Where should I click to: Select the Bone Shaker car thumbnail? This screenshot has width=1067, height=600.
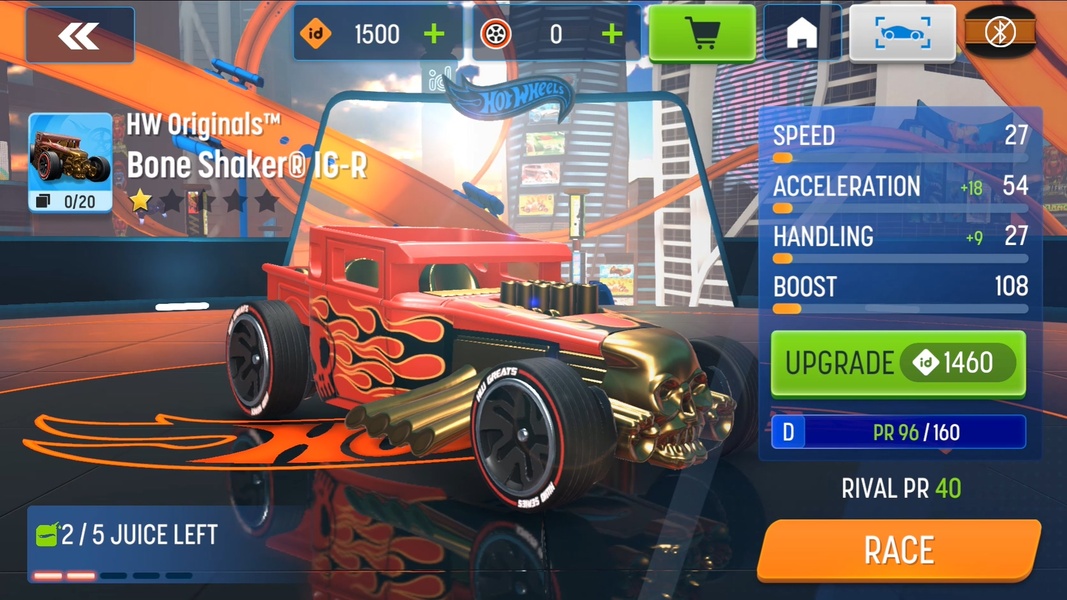70,162
